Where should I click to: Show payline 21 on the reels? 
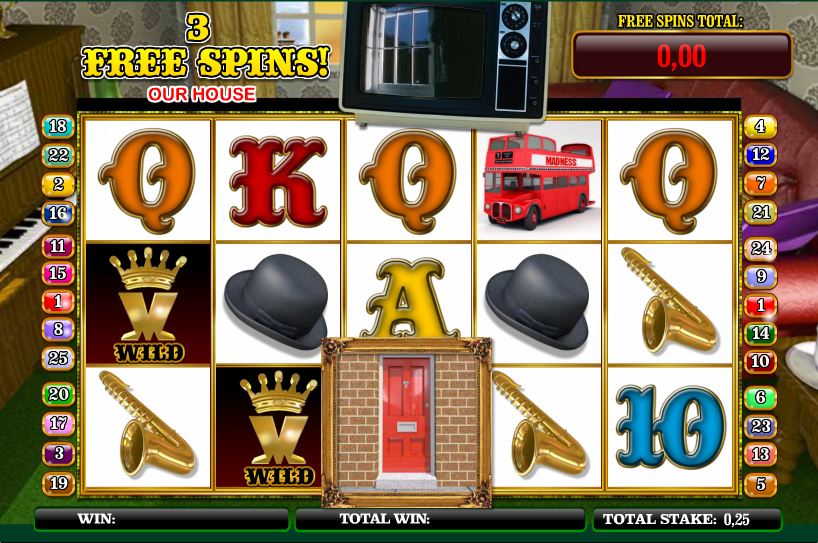tap(760, 212)
